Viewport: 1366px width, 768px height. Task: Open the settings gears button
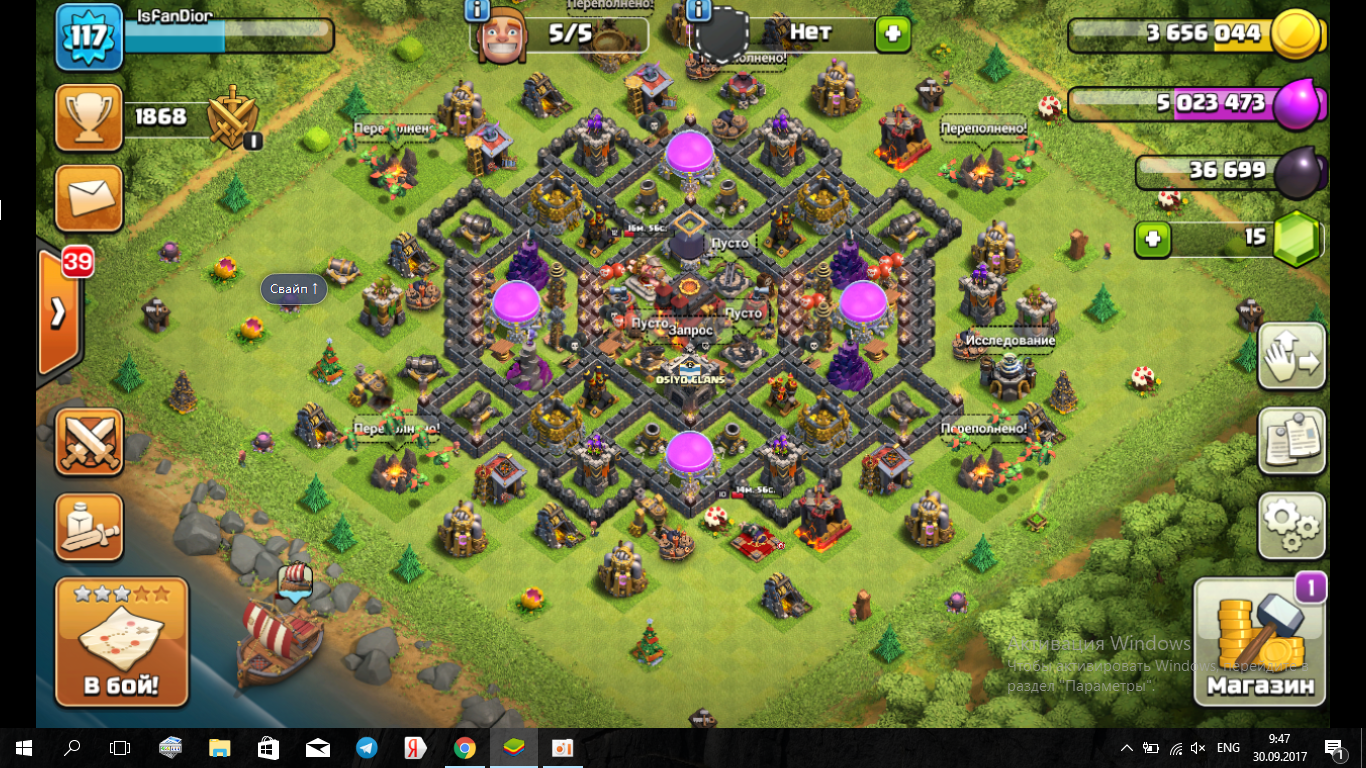pyautogui.click(x=1291, y=523)
